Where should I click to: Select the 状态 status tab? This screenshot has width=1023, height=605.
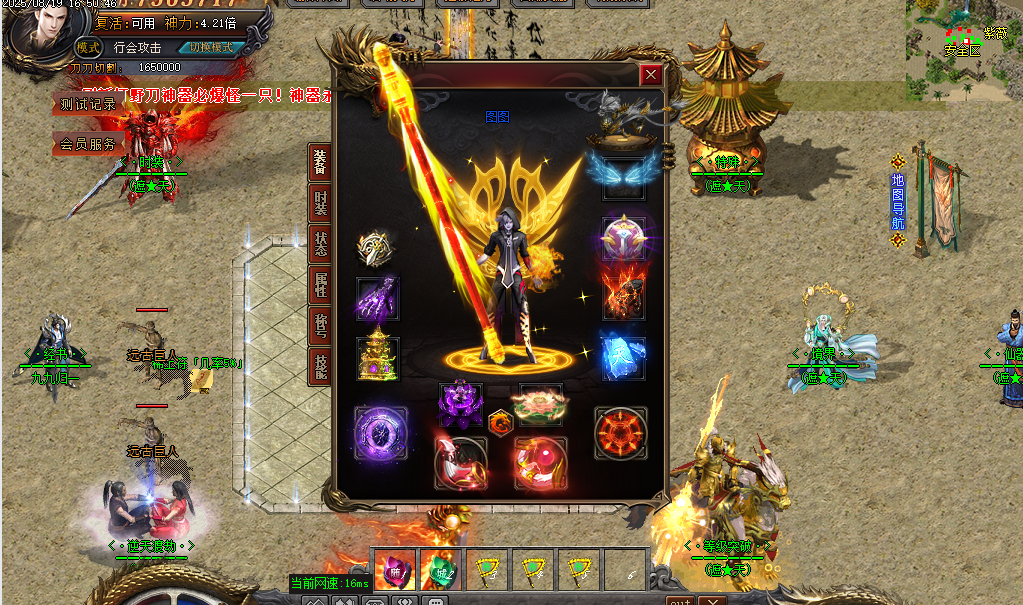(320, 244)
